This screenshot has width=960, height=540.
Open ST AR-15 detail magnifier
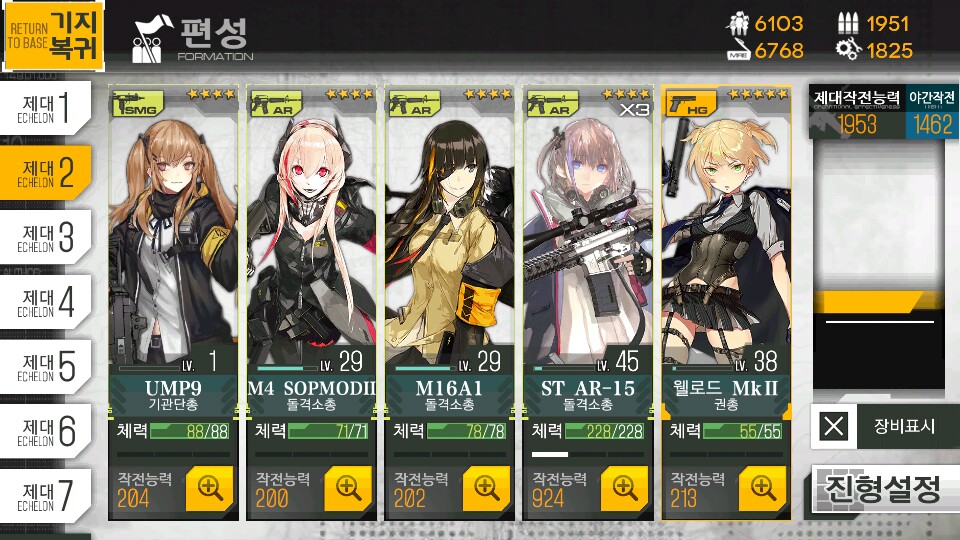625,487
